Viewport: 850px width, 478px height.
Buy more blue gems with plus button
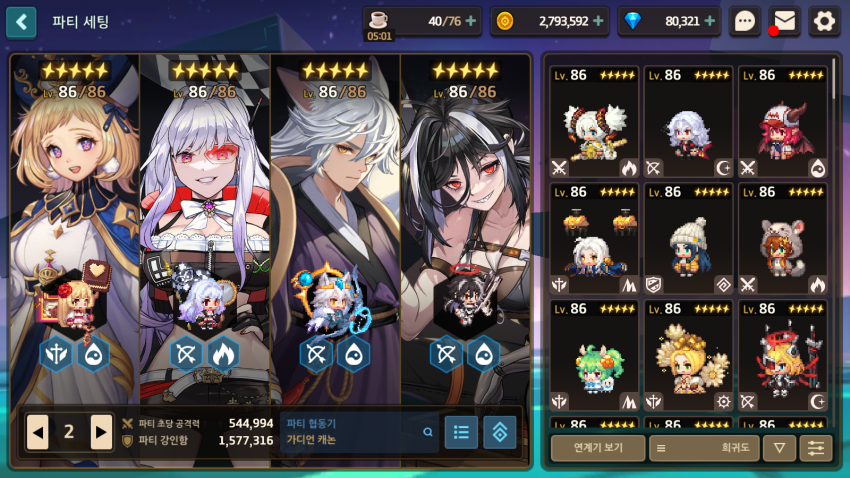click(x=709, y=21)
